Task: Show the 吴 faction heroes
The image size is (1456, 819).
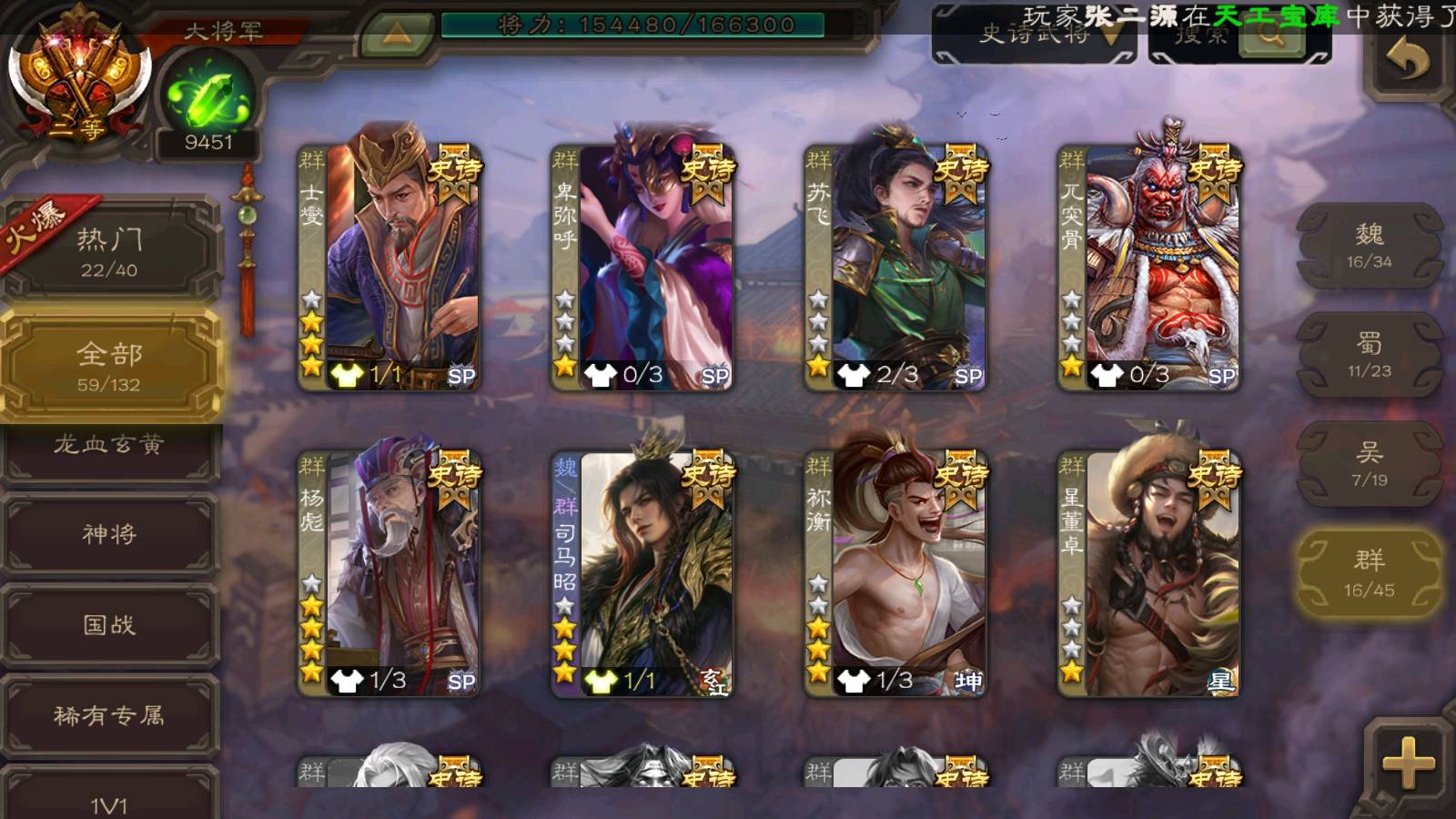Action: point(1369,464)
